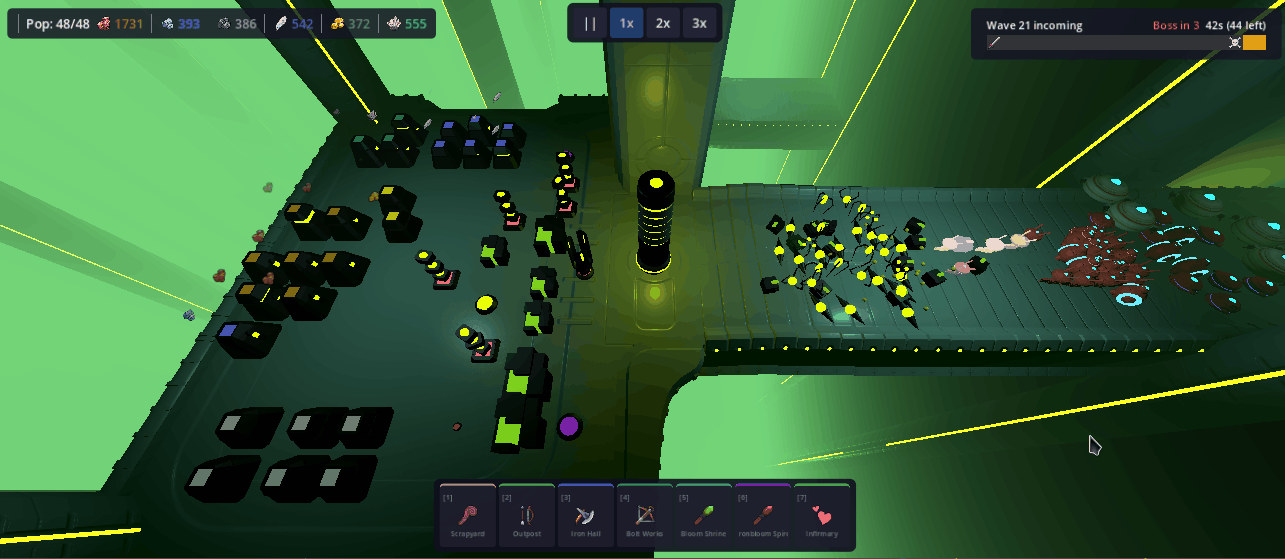Set game speed to 1x
This screenshot has width=1285, height=559.
(626, 23)
